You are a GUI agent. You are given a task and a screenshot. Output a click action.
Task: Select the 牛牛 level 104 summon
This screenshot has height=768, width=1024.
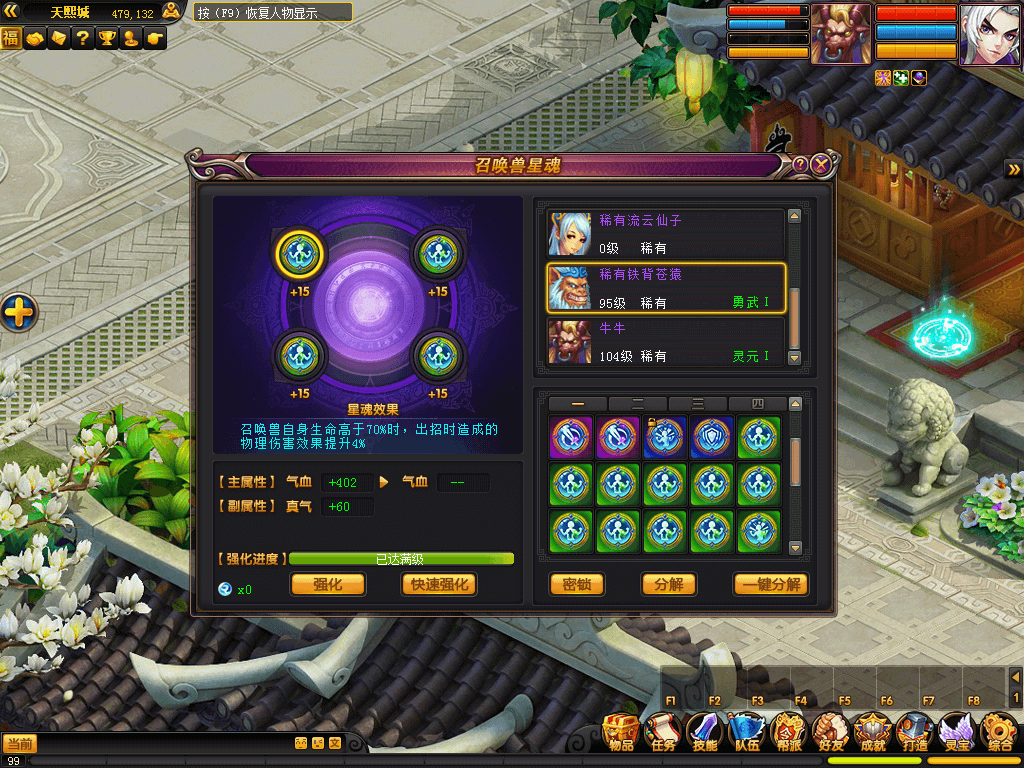pos(665,342)
